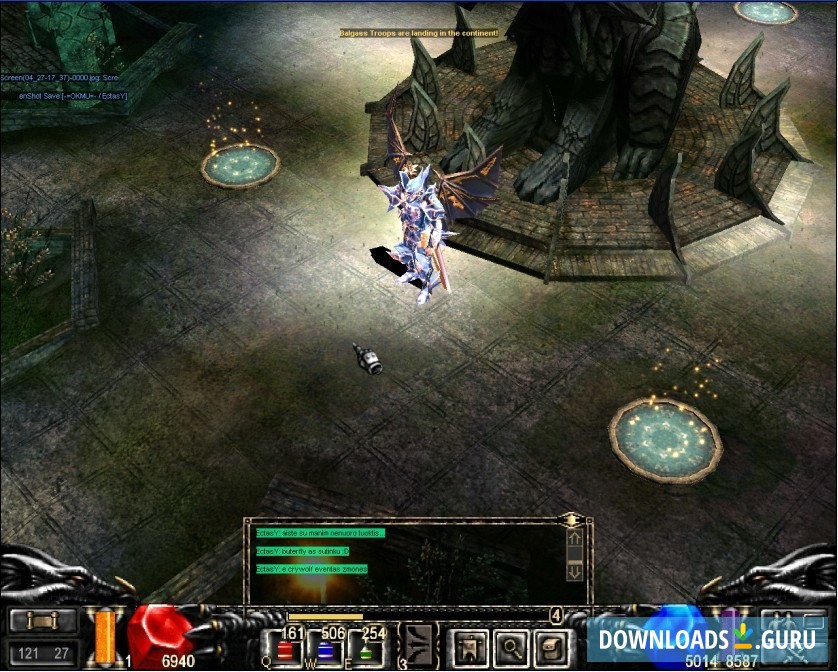
Task: Open the character info panel button
Action: (x=469, y=645)
